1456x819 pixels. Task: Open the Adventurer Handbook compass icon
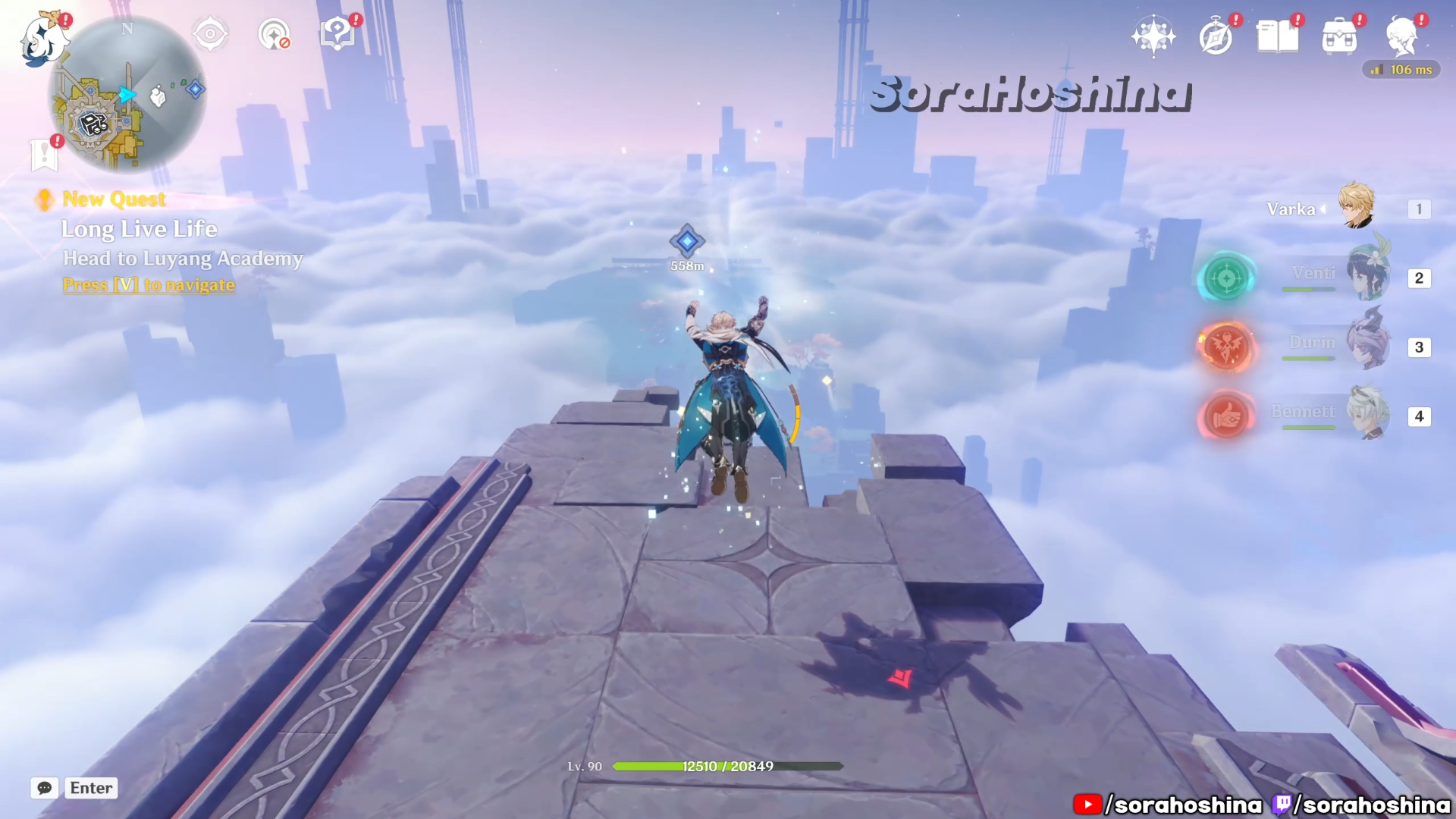1216,37
